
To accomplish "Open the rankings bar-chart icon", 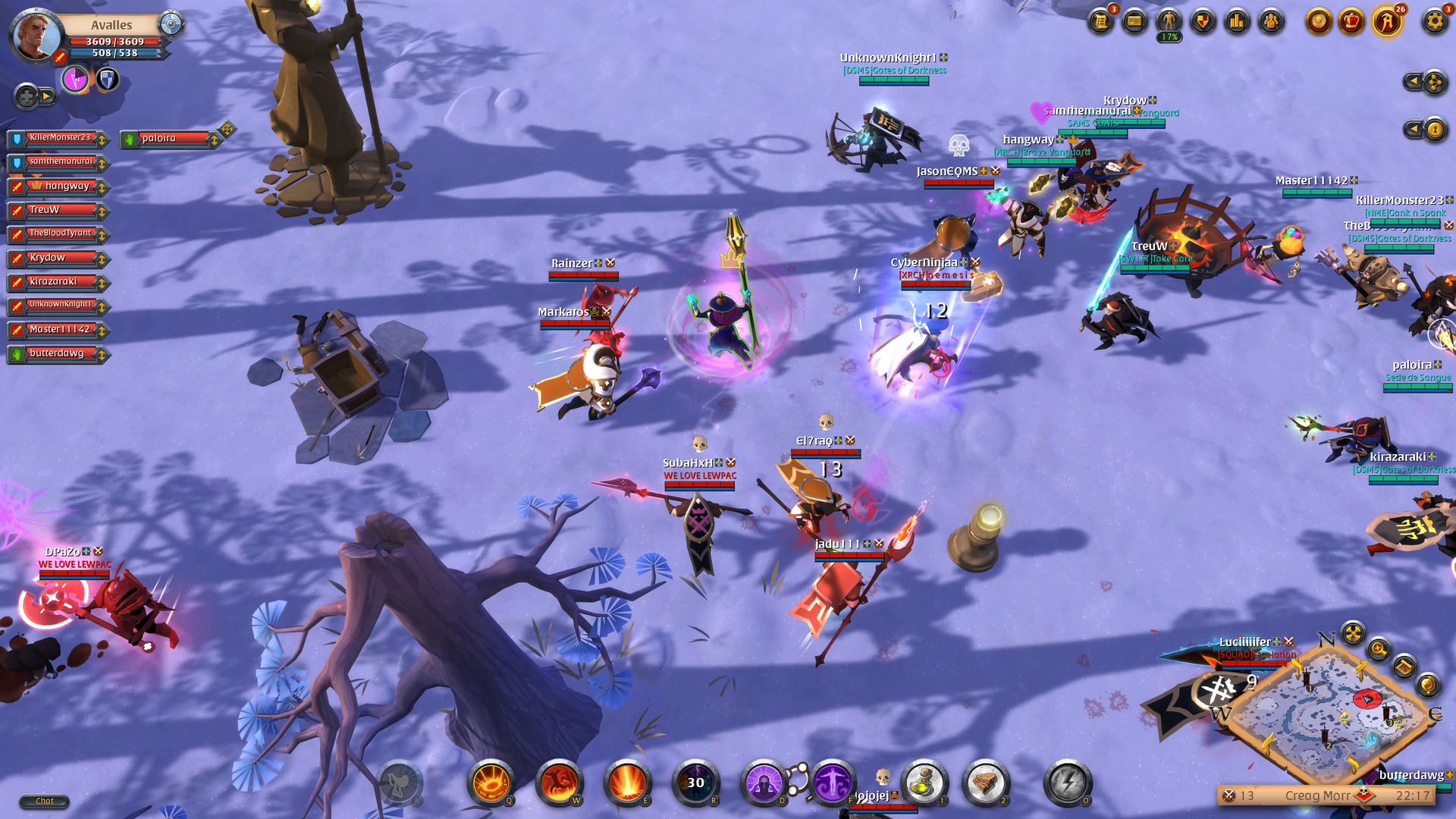I will (1235, 21).
